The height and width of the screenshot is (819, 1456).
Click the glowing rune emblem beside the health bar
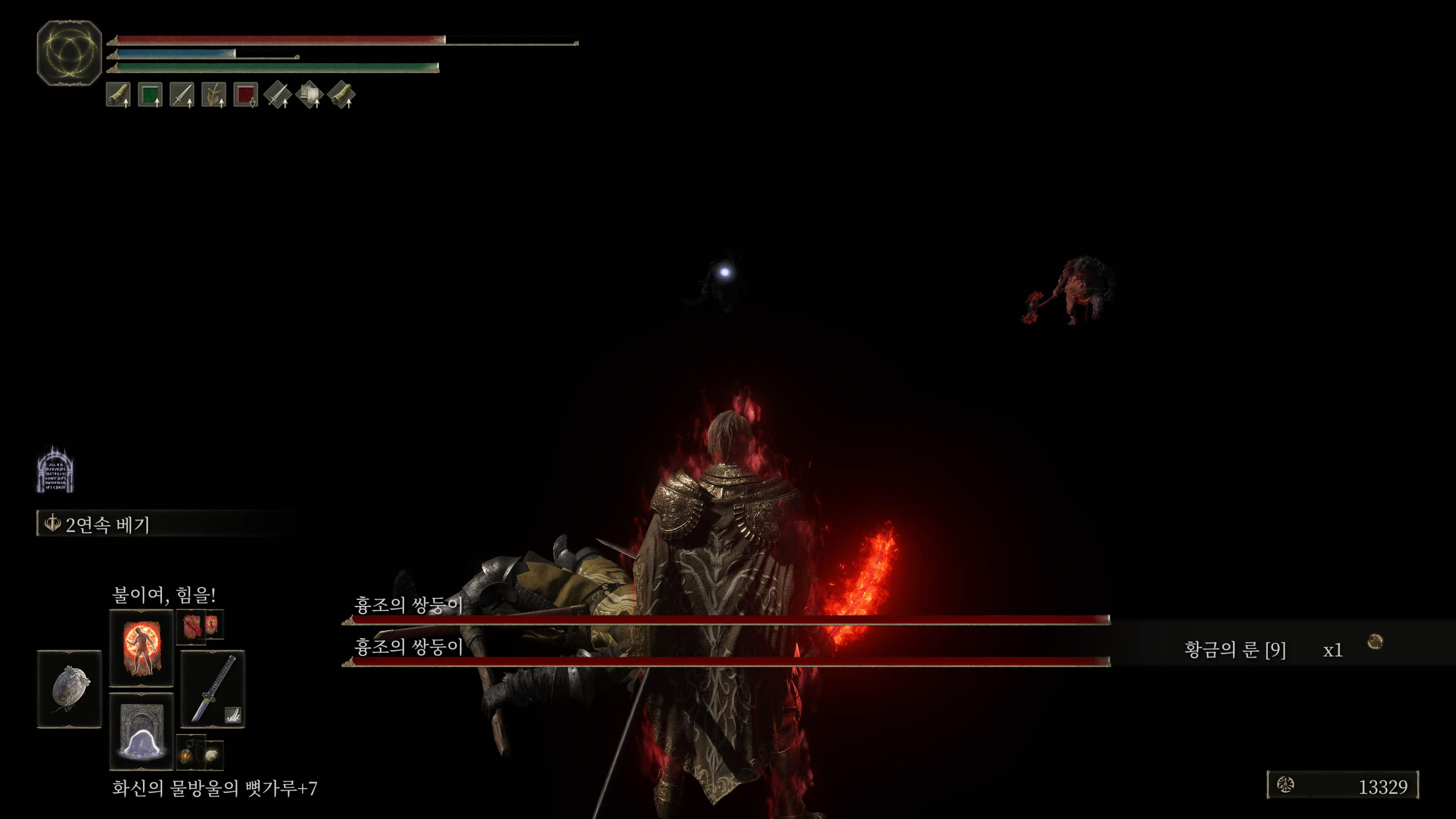tap(69, 53)
